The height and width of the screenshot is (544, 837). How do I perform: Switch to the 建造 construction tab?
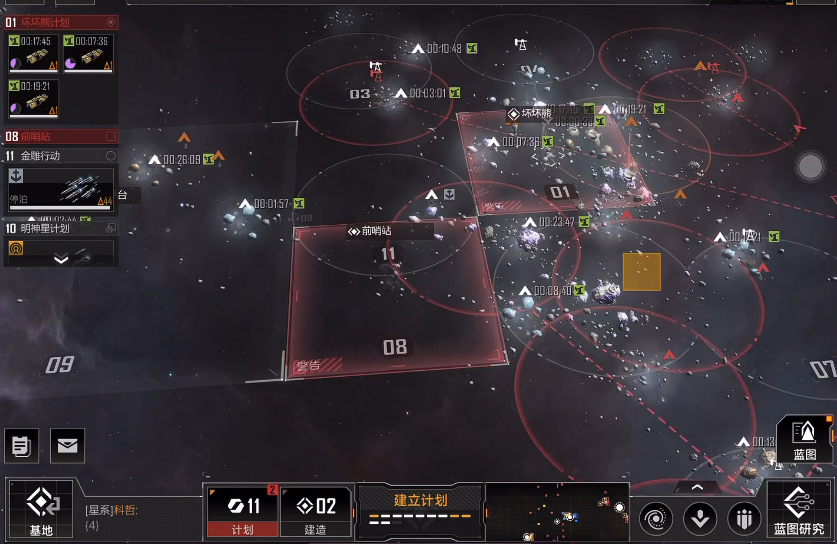tap(316, 511)
